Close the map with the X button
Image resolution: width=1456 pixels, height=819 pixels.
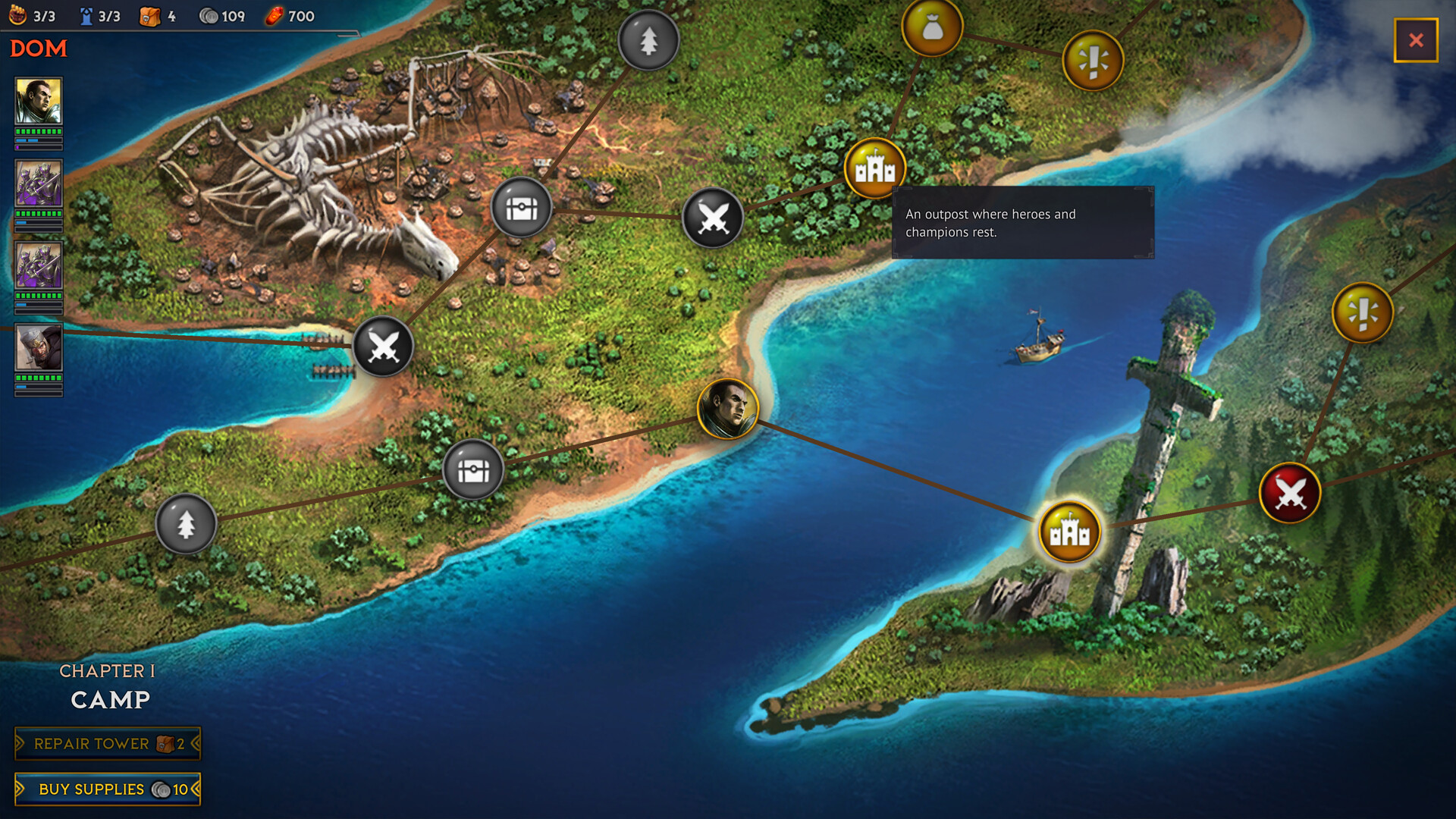pos(1416,41)
